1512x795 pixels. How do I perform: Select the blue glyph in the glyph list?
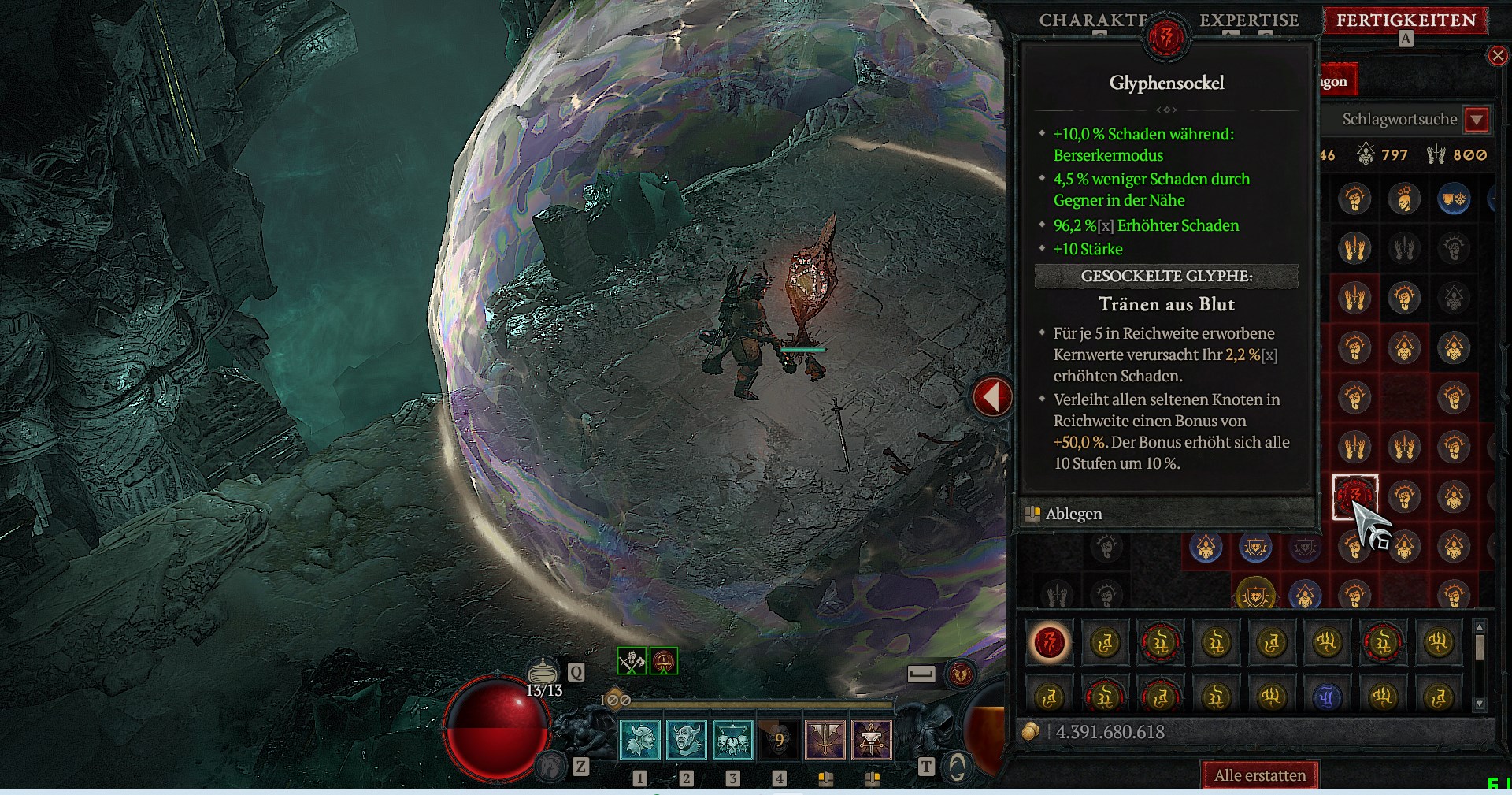pos(1327,697)
